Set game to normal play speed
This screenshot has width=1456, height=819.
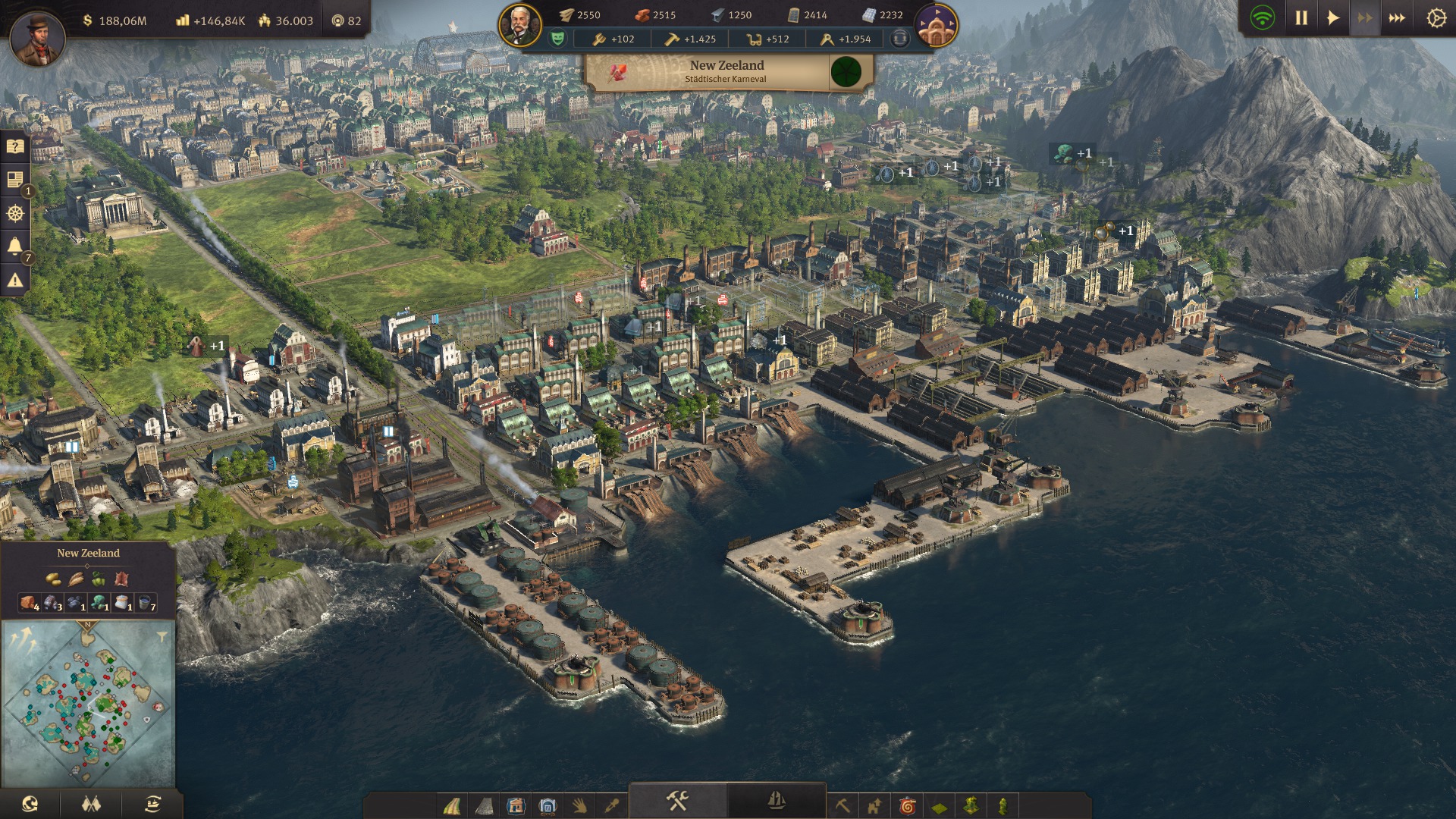(1333, 18)
